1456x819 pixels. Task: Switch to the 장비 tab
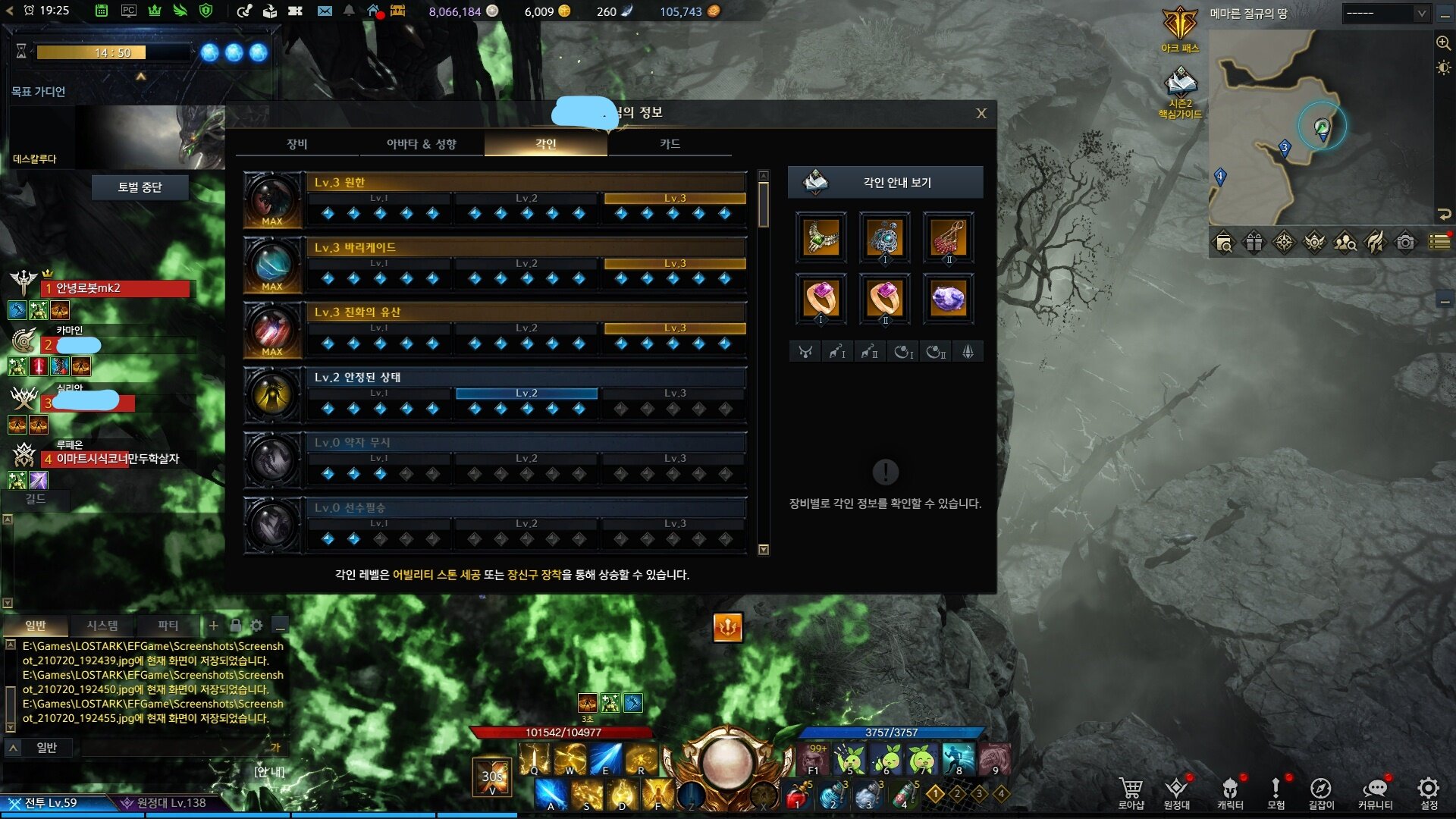click(297, 144)
